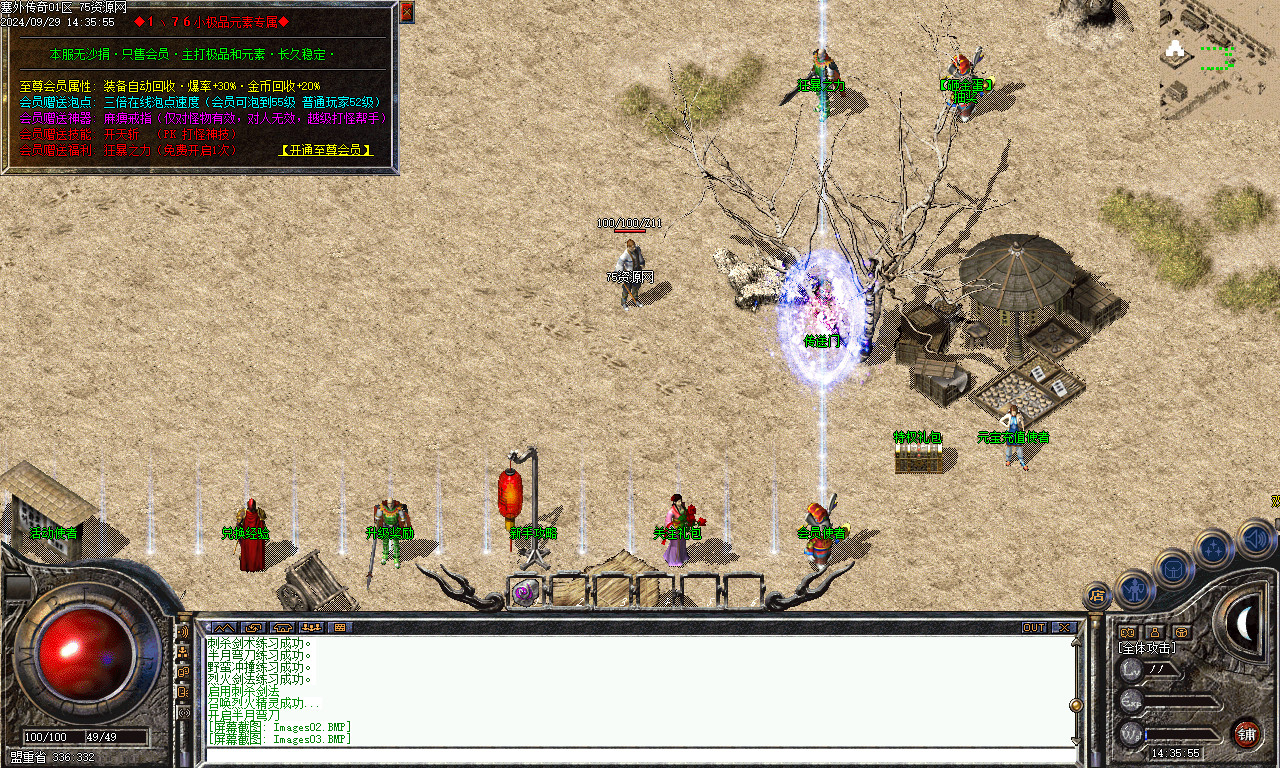
Task: Click the X button beside OUT
Action: point(1063,627)
